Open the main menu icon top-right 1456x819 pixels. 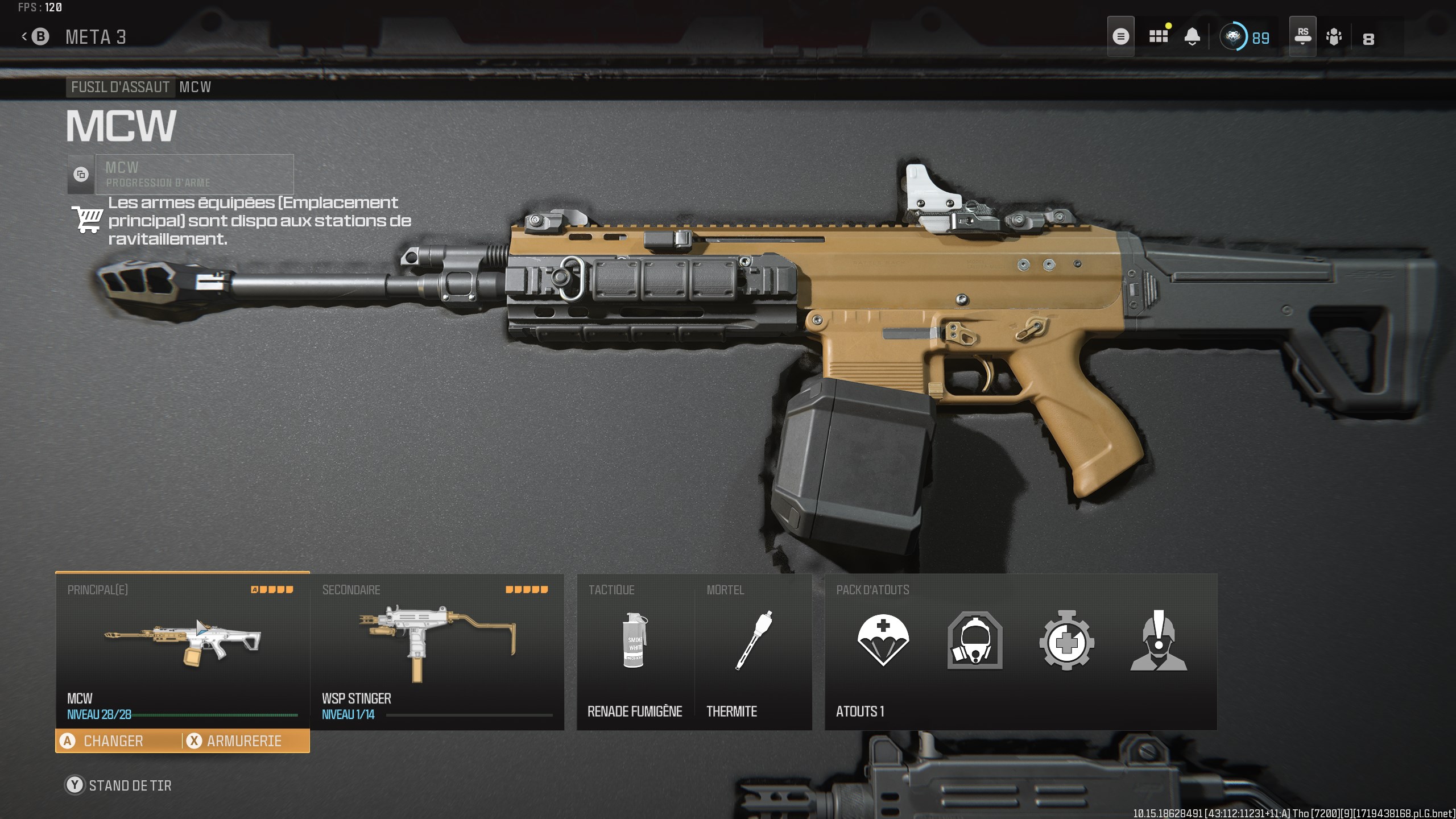tap(1121, 36)
